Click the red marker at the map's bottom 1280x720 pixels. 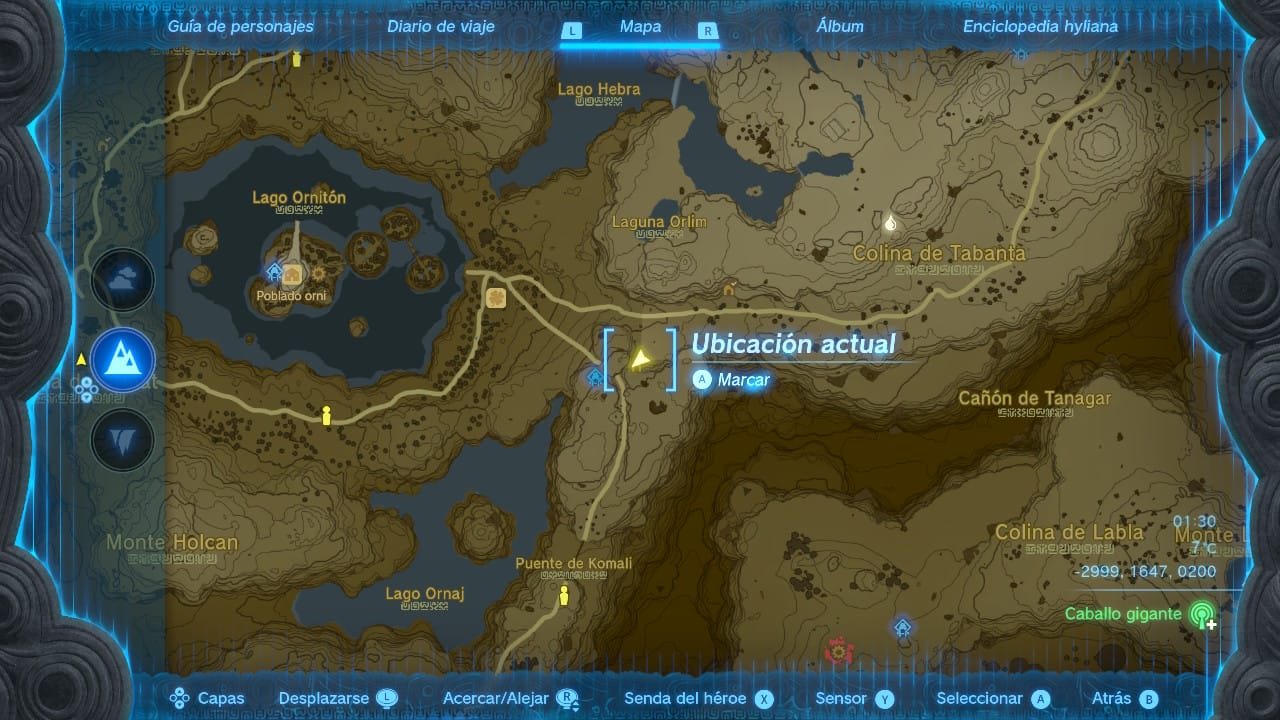(838, 652)
